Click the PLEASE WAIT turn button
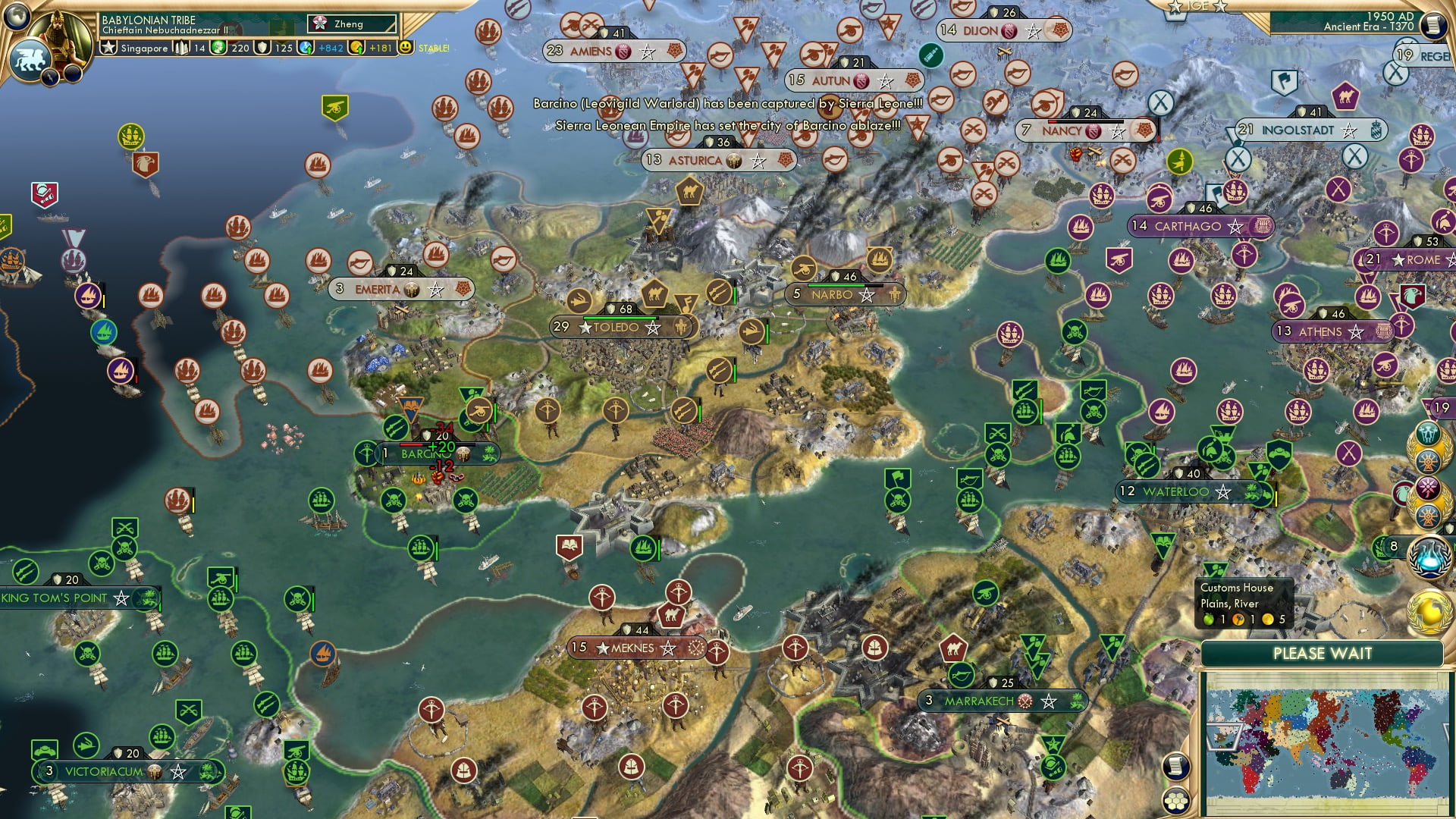This screenshot has width=1456, height=819. tap(1322, 654)
